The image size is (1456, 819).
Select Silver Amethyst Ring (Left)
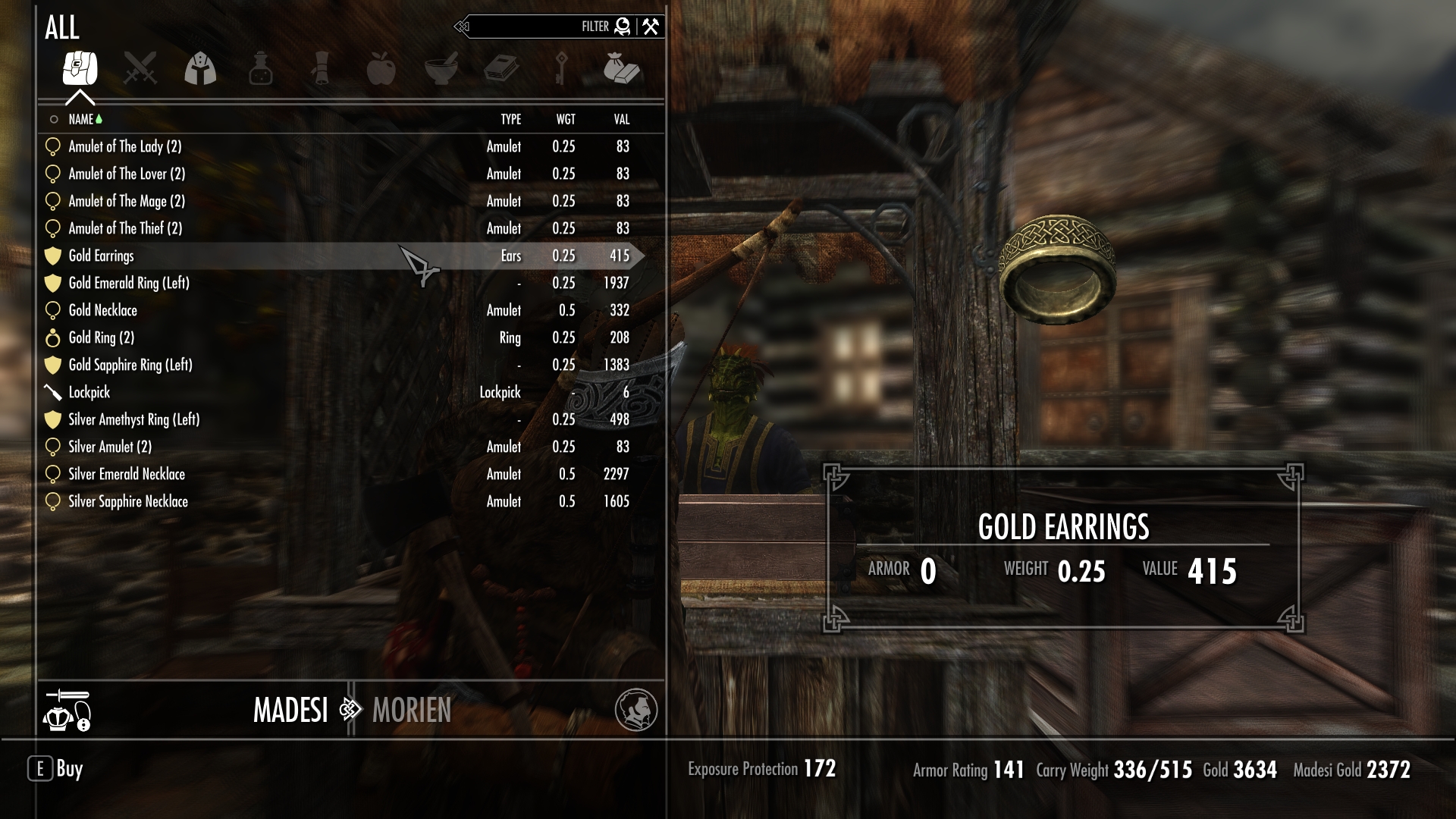pos(133,420)
